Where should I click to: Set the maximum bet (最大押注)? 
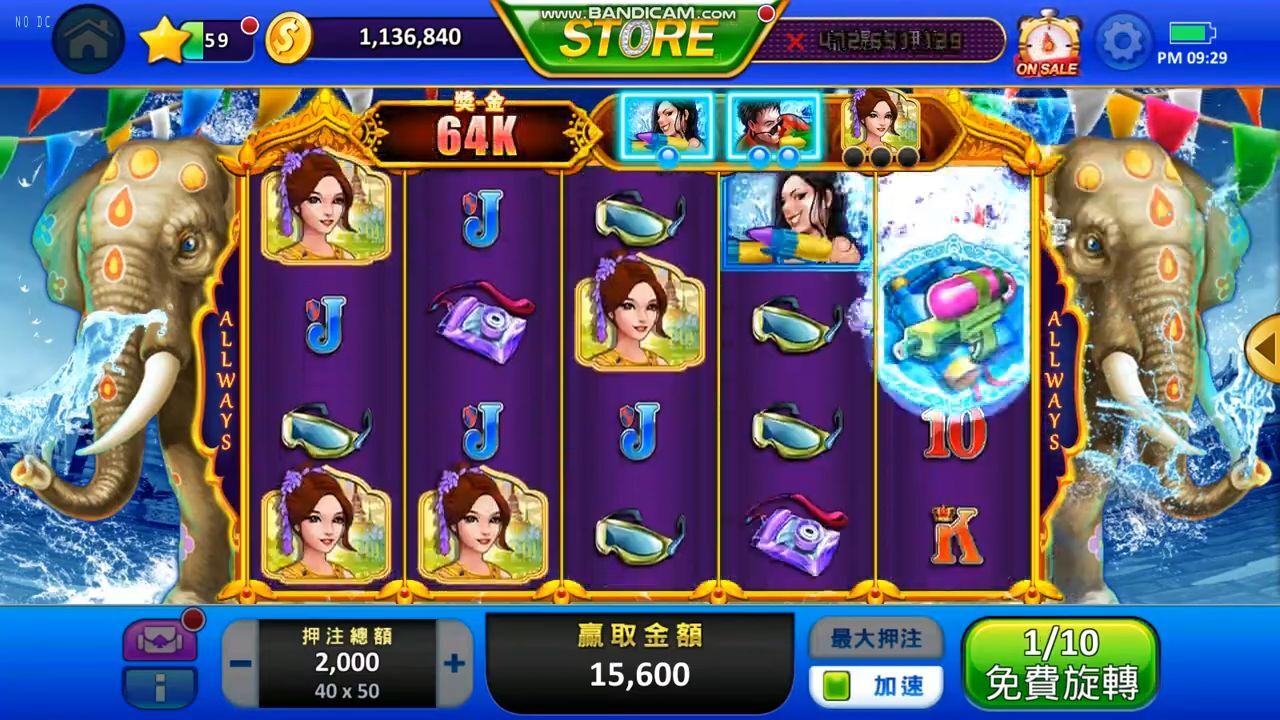point(875,638)
